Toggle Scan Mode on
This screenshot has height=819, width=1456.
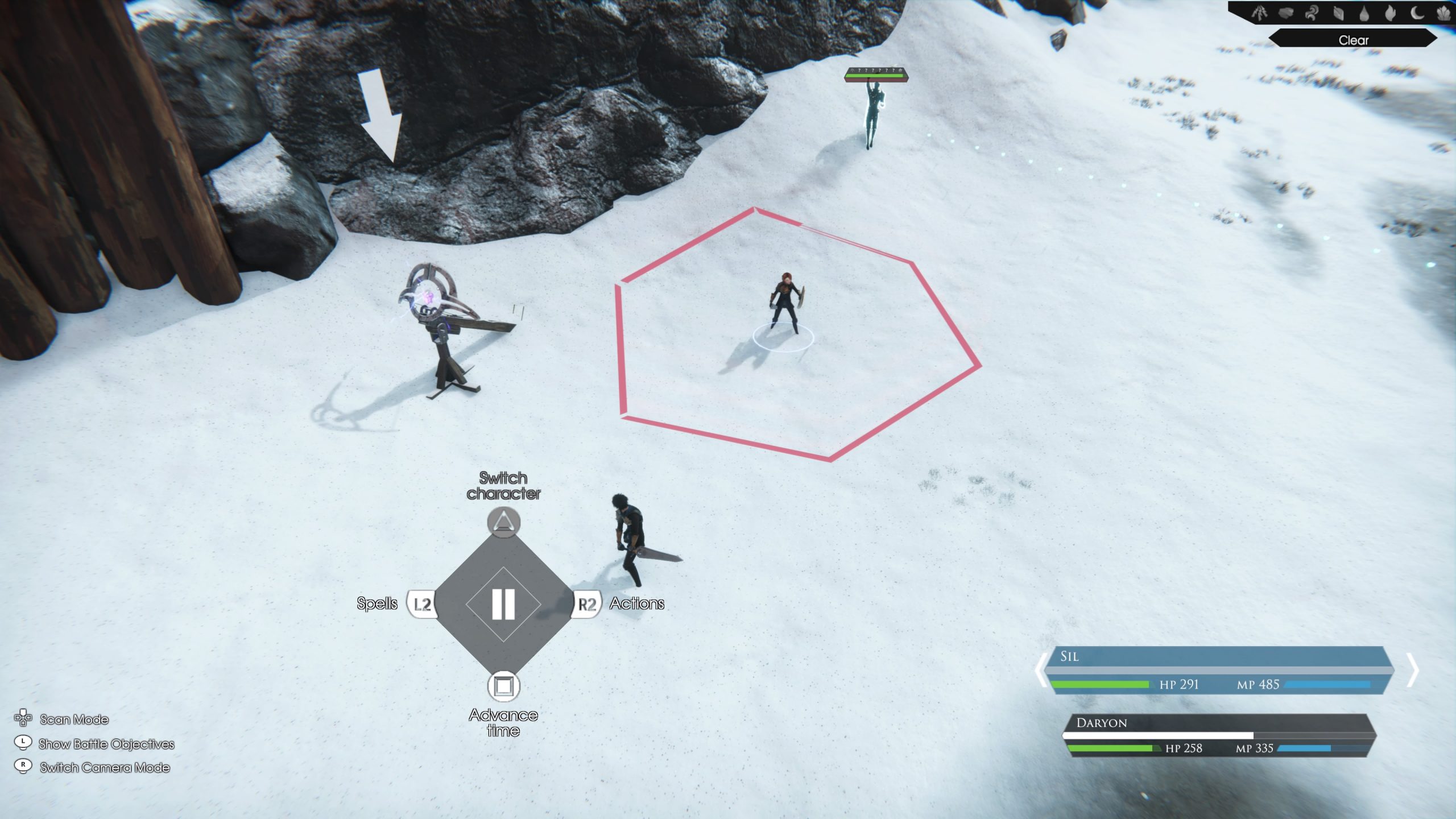tap(73, 719)
